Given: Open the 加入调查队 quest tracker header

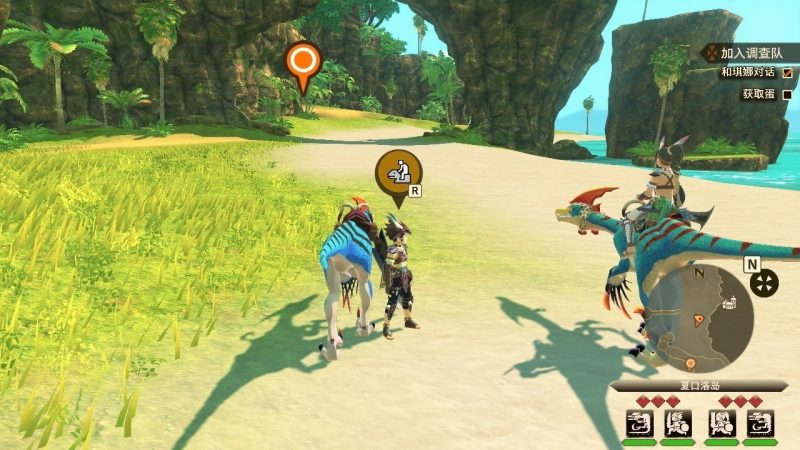Looking at the screenshot, I should click(747, 52).
